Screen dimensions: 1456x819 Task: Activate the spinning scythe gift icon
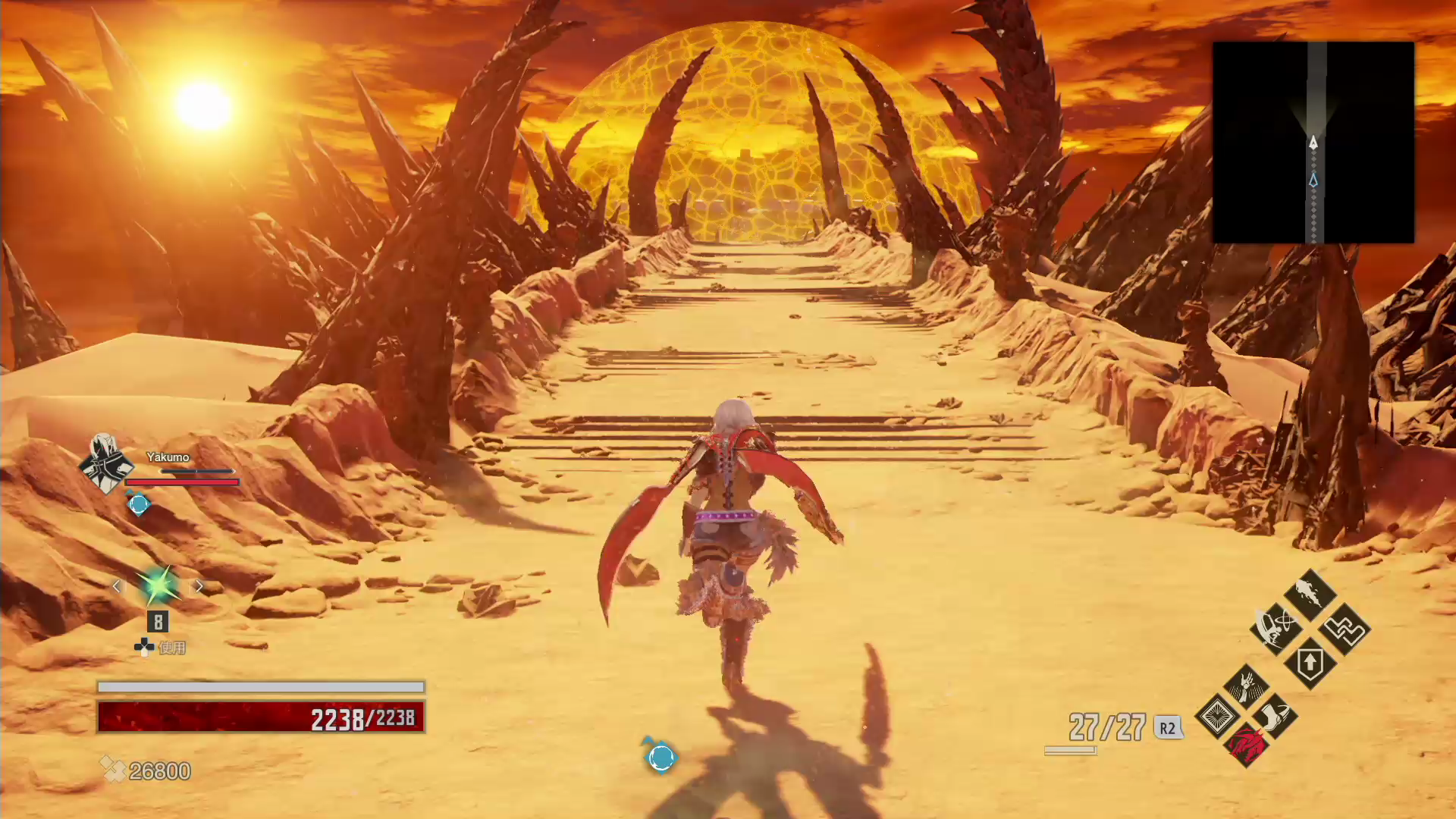coord(1276,628)
